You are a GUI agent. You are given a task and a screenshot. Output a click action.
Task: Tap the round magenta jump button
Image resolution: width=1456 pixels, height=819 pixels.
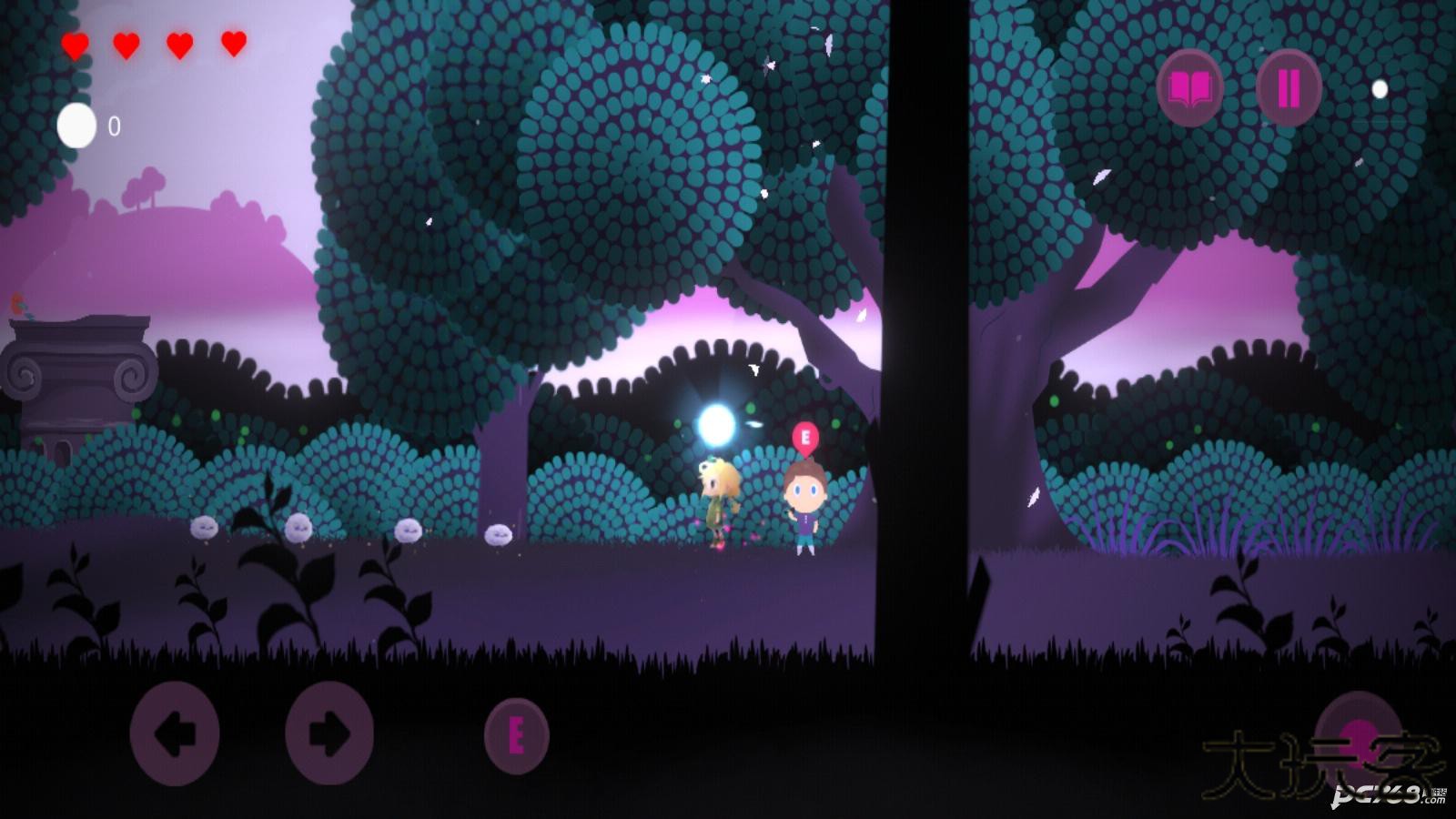tap(1360, 733)
